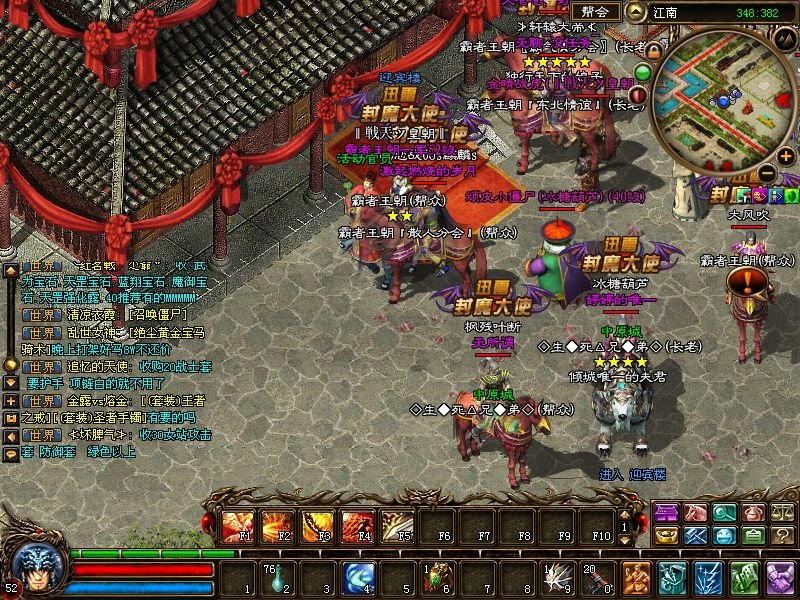Open the gold ingot shop icon
Screen dimensions: 800x600
pyautogui.click(x=665, y=537)
